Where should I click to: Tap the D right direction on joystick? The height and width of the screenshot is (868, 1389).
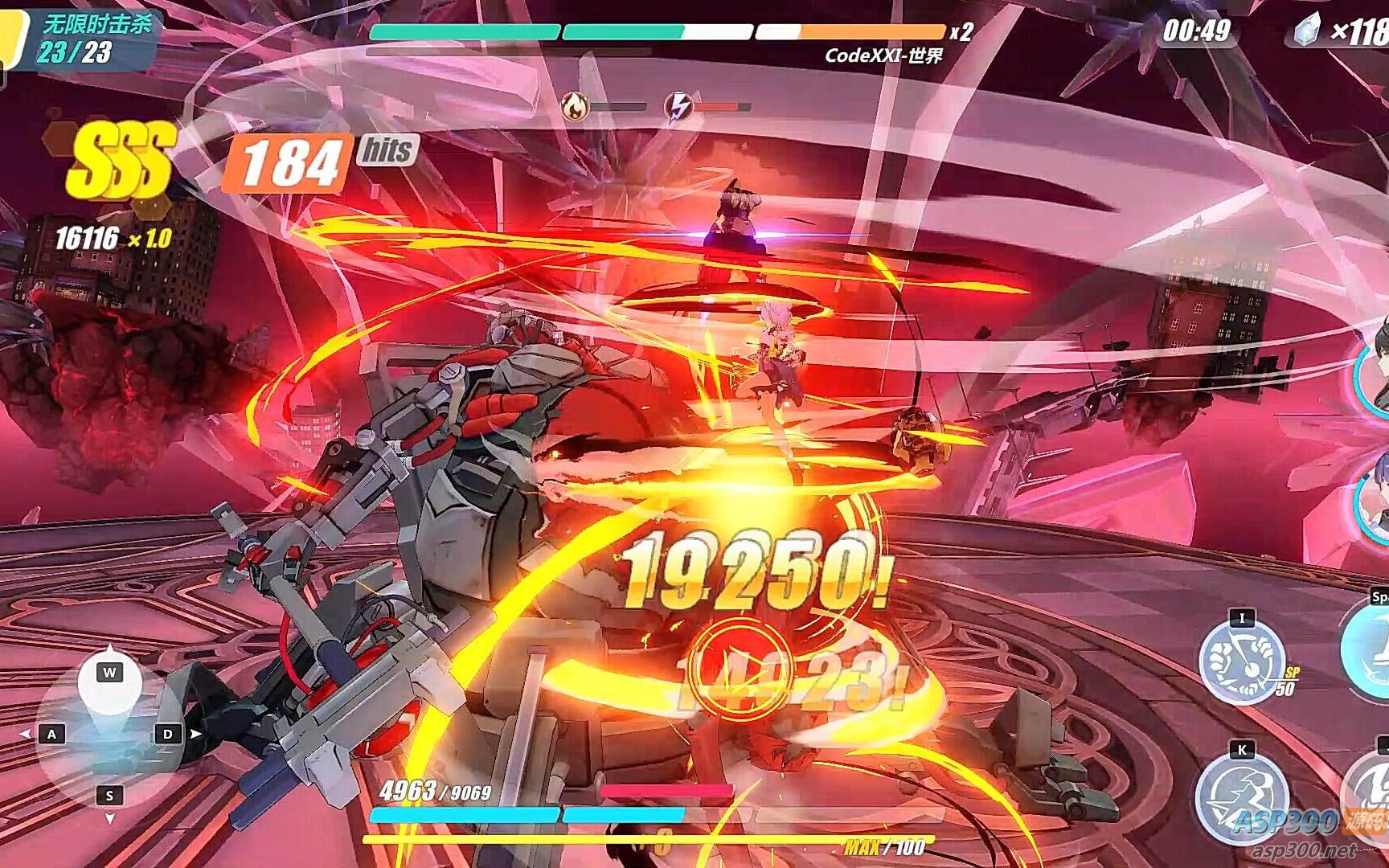click(167, 734)
